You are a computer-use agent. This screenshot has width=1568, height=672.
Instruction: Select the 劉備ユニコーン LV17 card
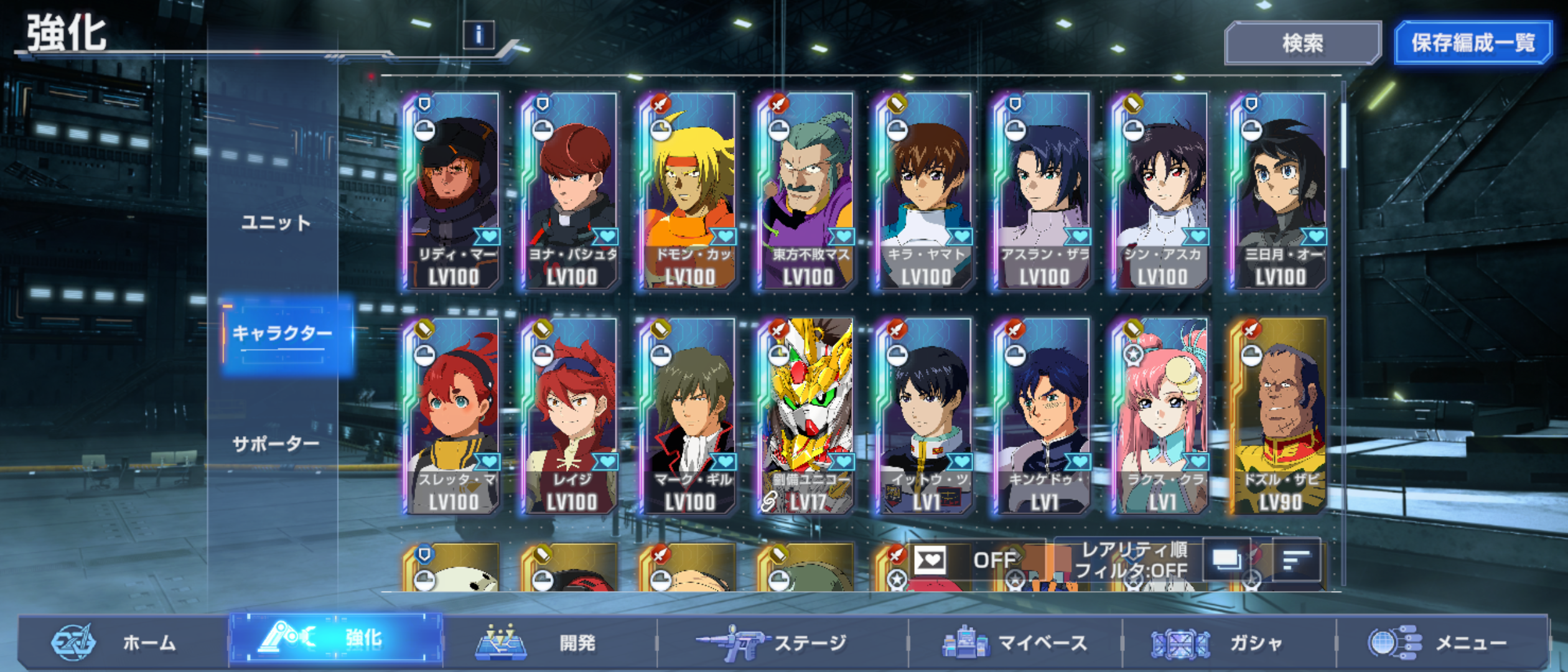pyautogui.click(x=806, y=417)
